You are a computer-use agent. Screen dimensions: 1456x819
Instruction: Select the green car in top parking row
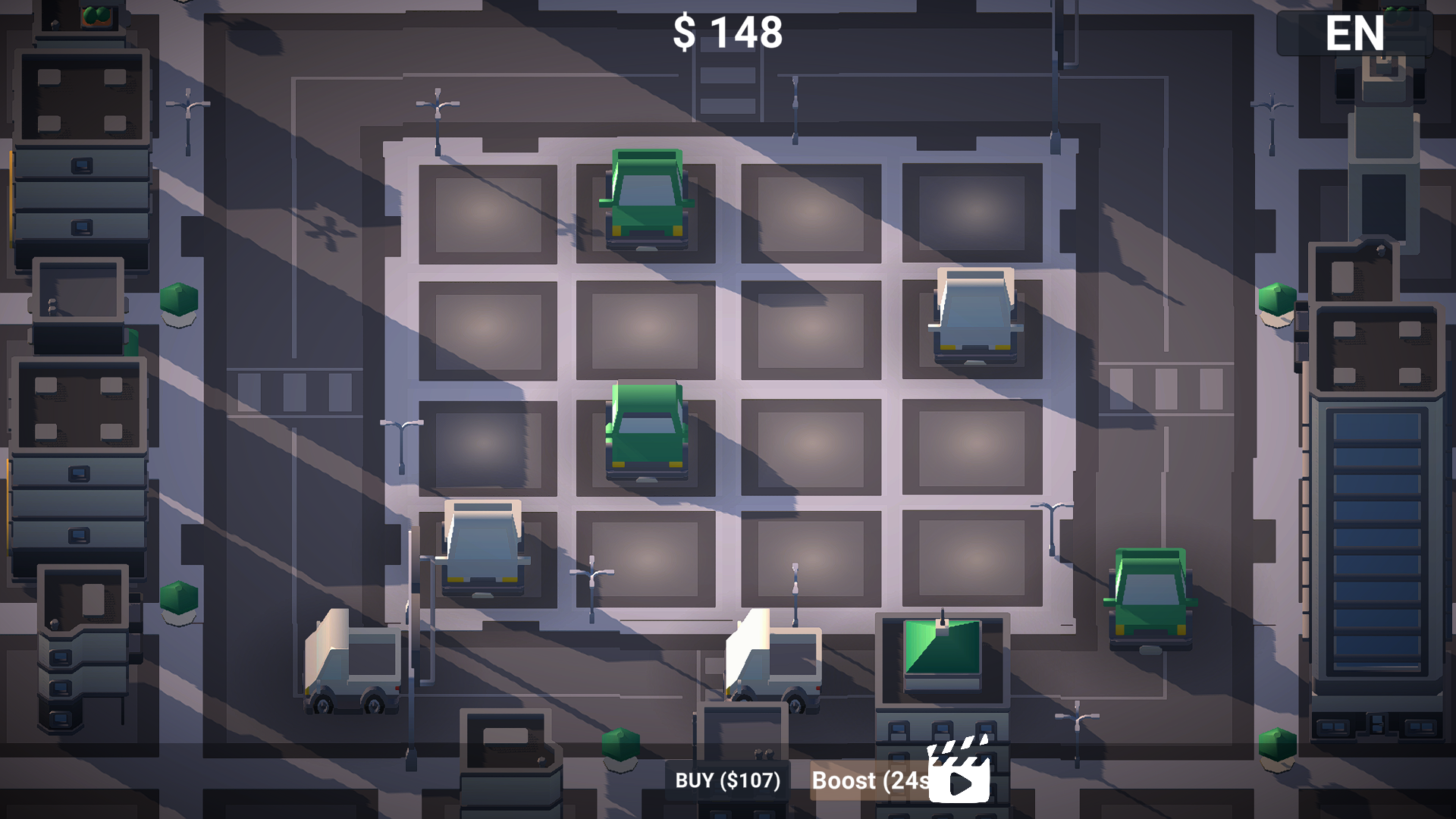[x=648, y=199]
